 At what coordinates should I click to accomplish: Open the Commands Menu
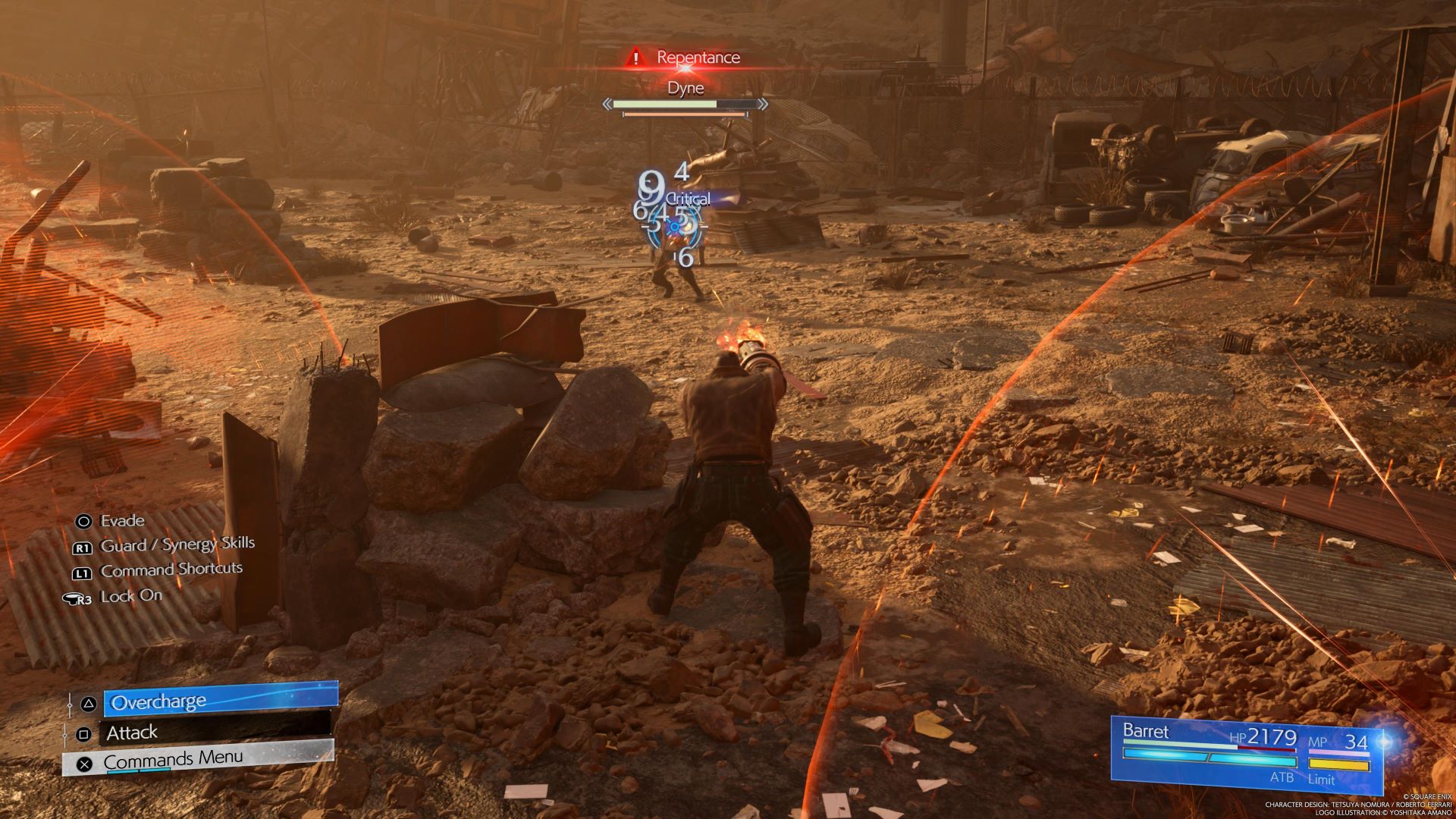pos(199,759)
